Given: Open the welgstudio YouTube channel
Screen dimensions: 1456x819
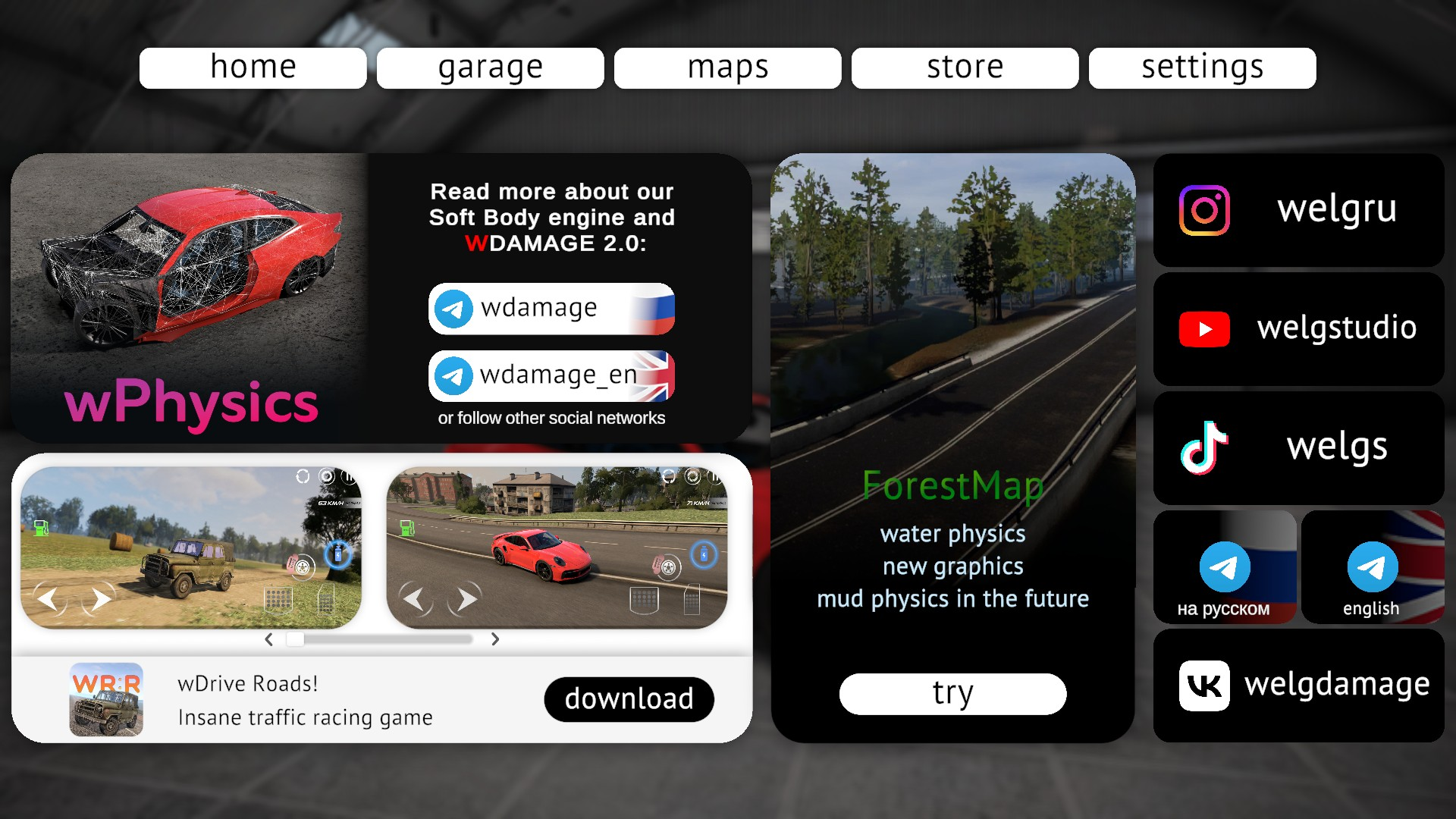Looking at the screenshot, I should point(1298,329).
